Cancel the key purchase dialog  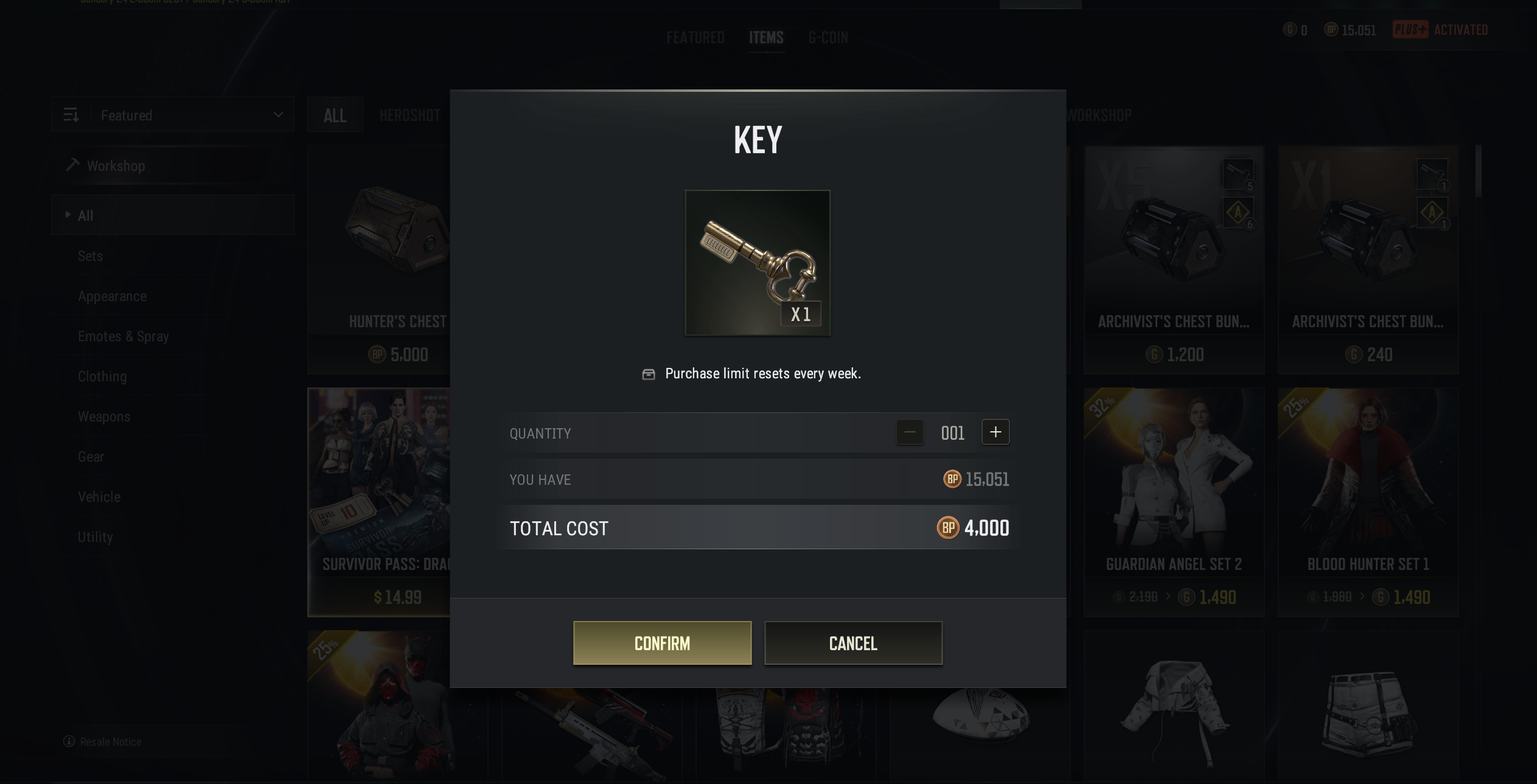[853, 643]
